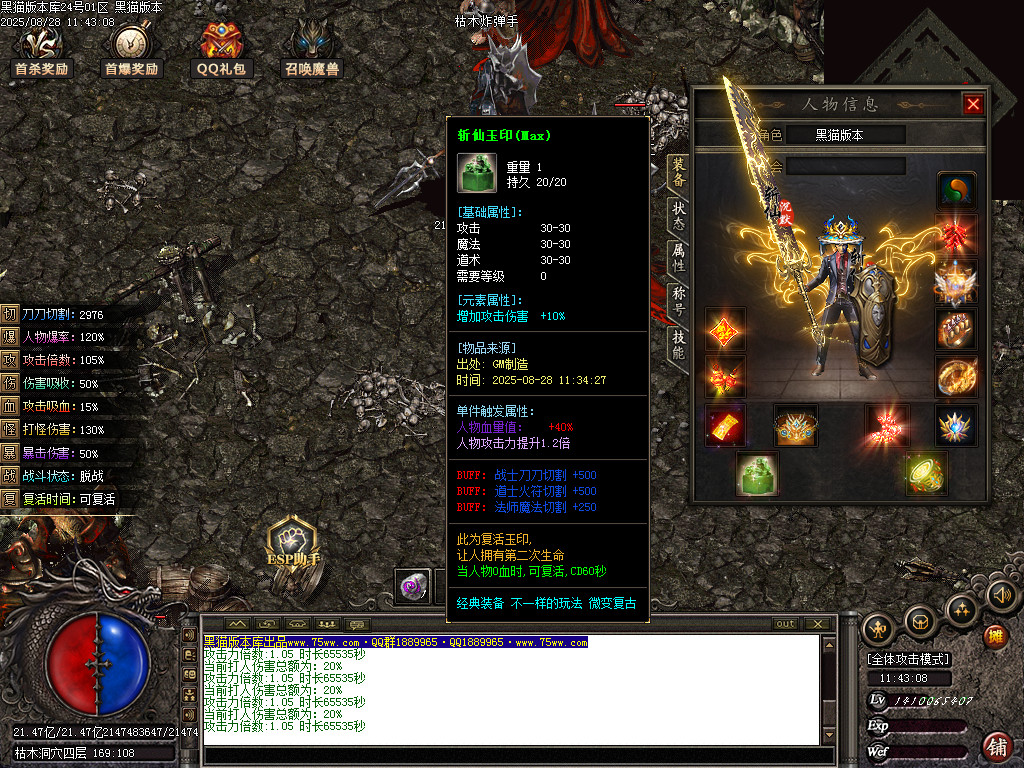Image resolution: width=1024 pixels, height=768 pixels.
Task: Select the yin-yang symbol equipment slot
Action: tap(957, 190)
